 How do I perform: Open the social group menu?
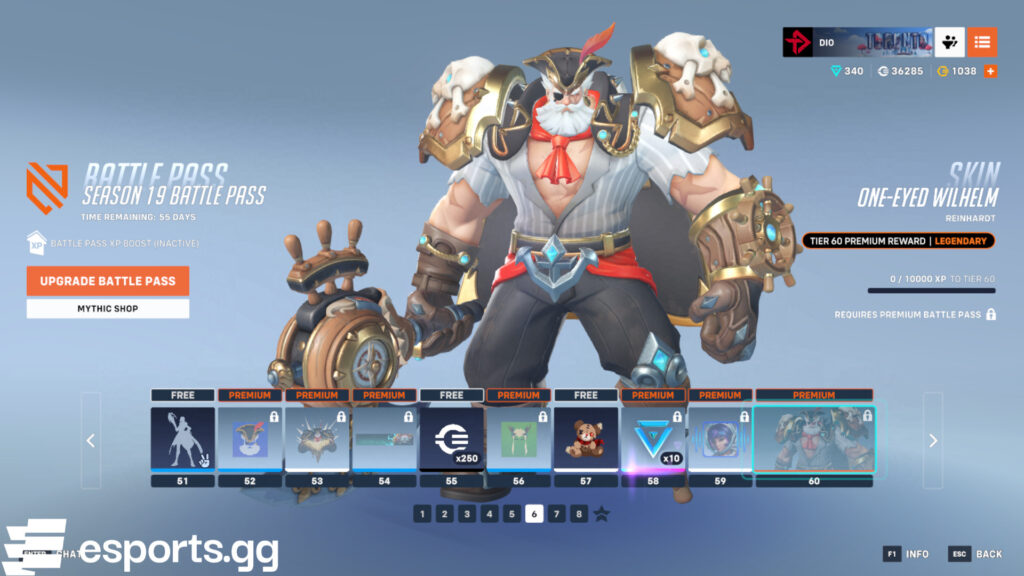coord(949,42)
